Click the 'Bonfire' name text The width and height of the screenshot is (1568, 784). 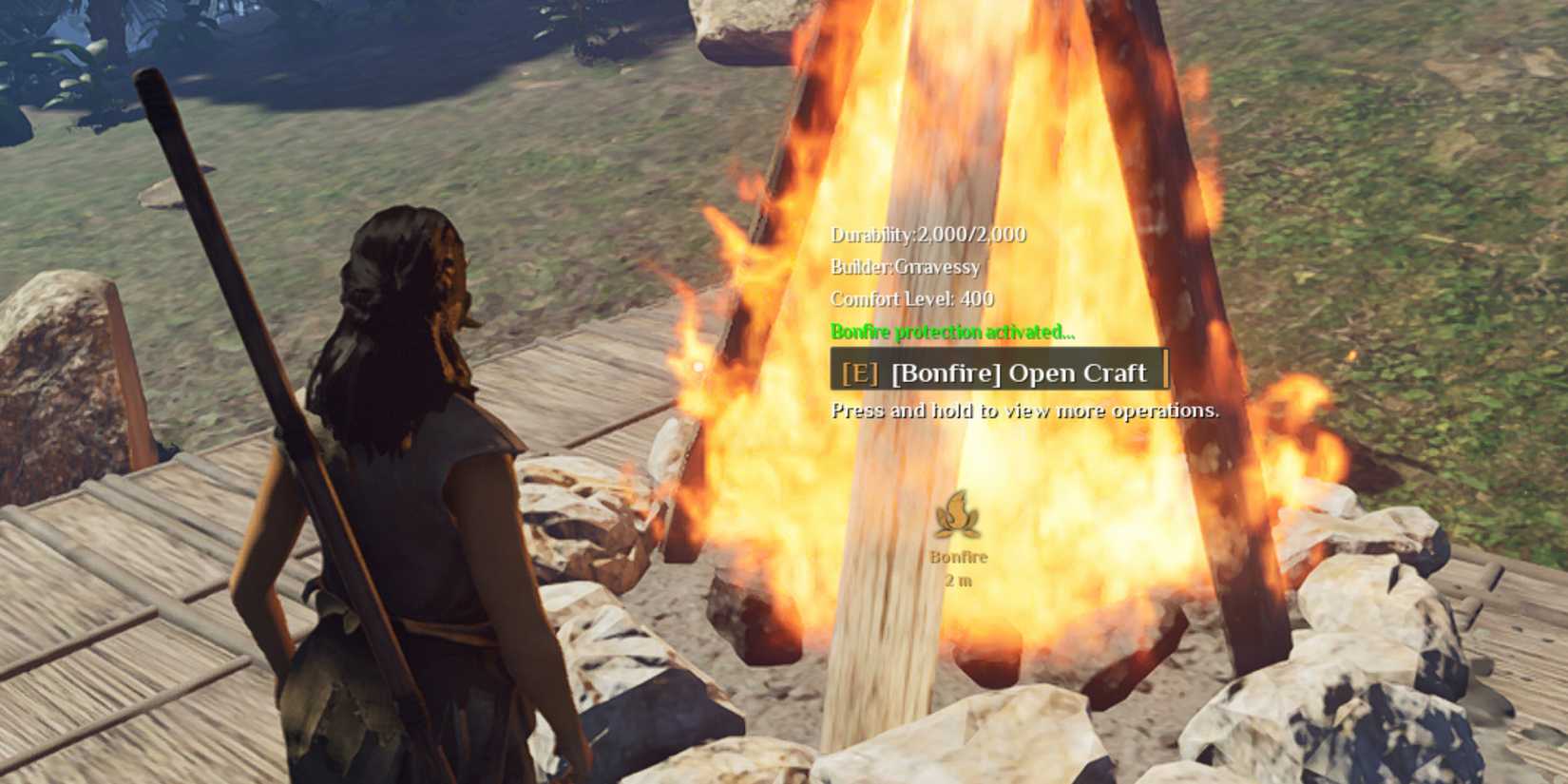[957, 557]
